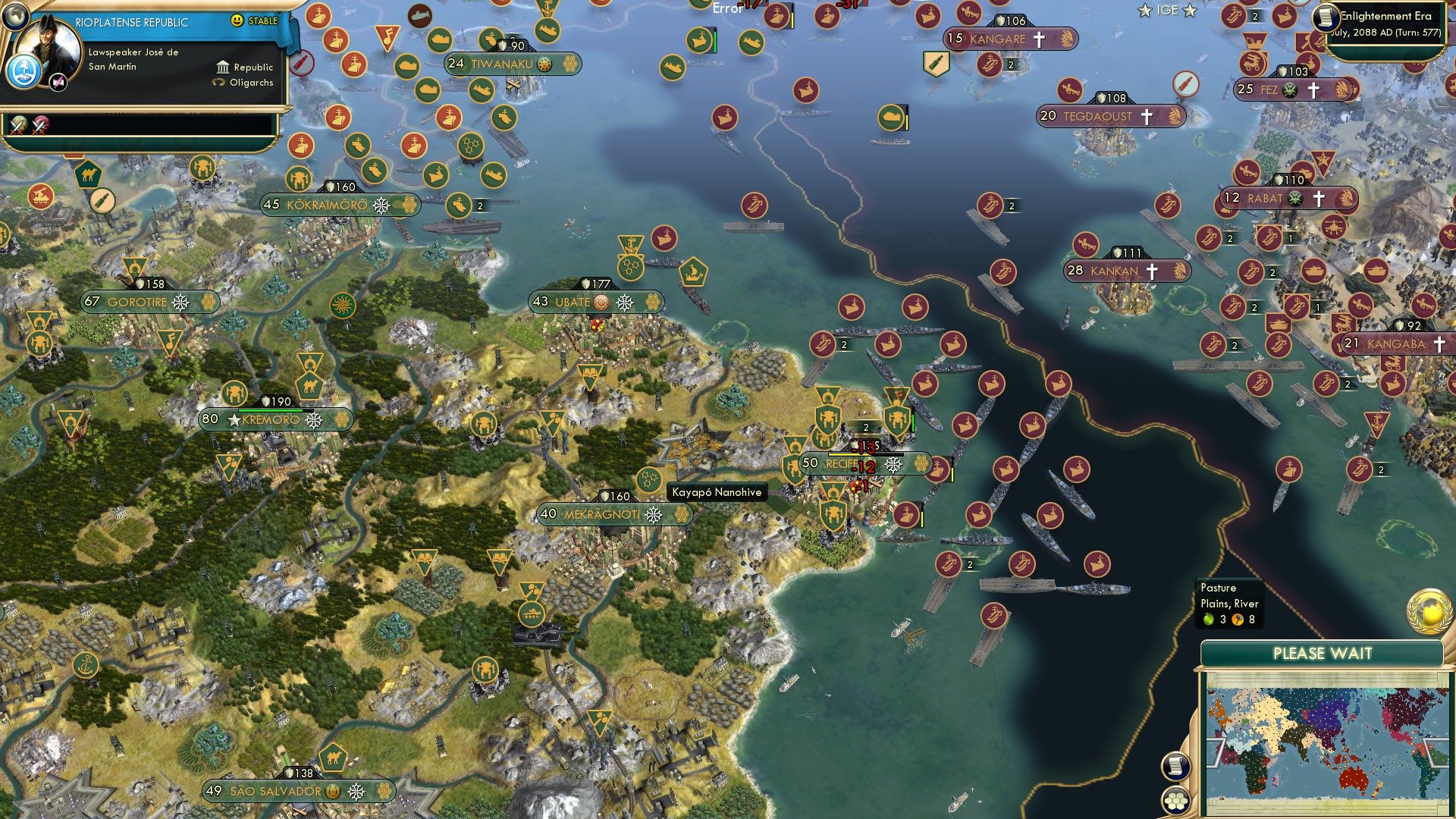
Task: Toggle the religion cross on Fez banner
Action: coord(1313,89)
